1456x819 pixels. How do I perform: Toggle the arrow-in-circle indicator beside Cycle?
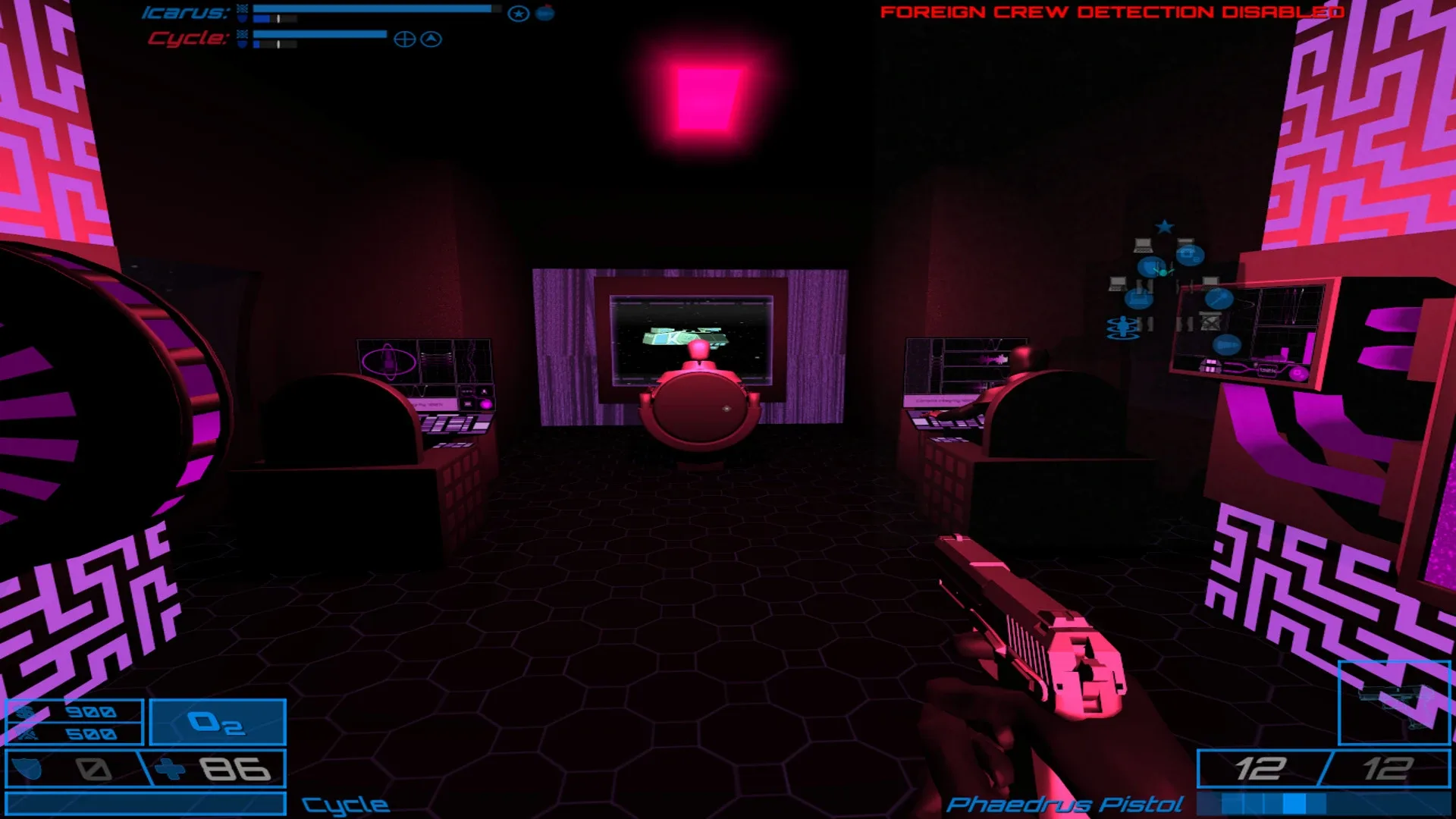[x=431, y=39]
